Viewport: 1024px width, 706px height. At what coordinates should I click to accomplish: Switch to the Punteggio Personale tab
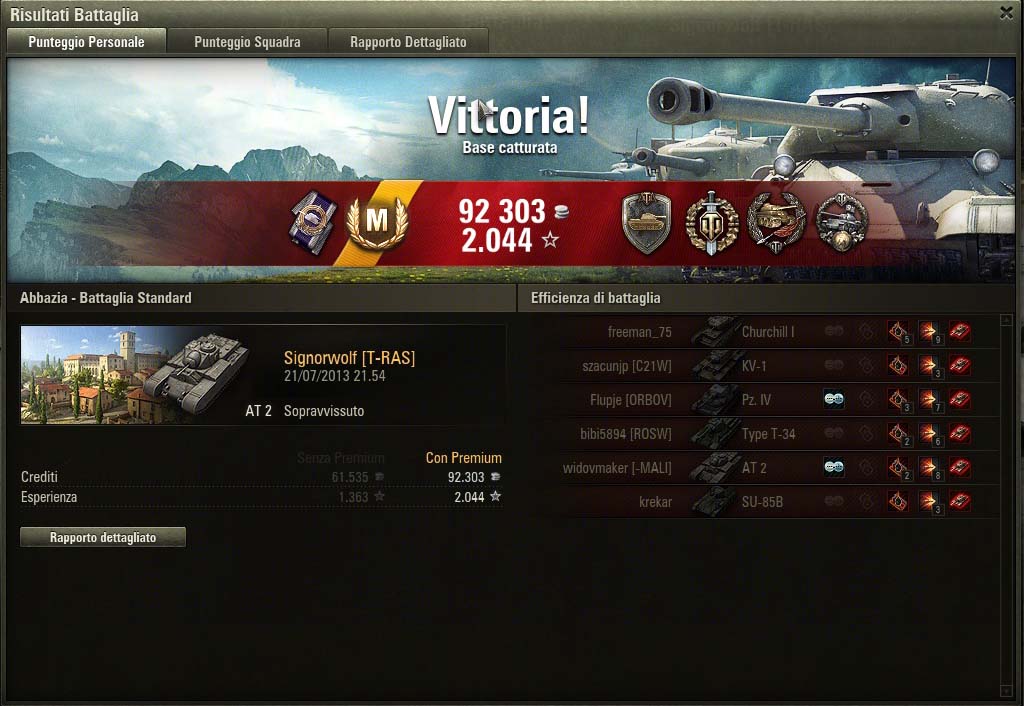86,42
